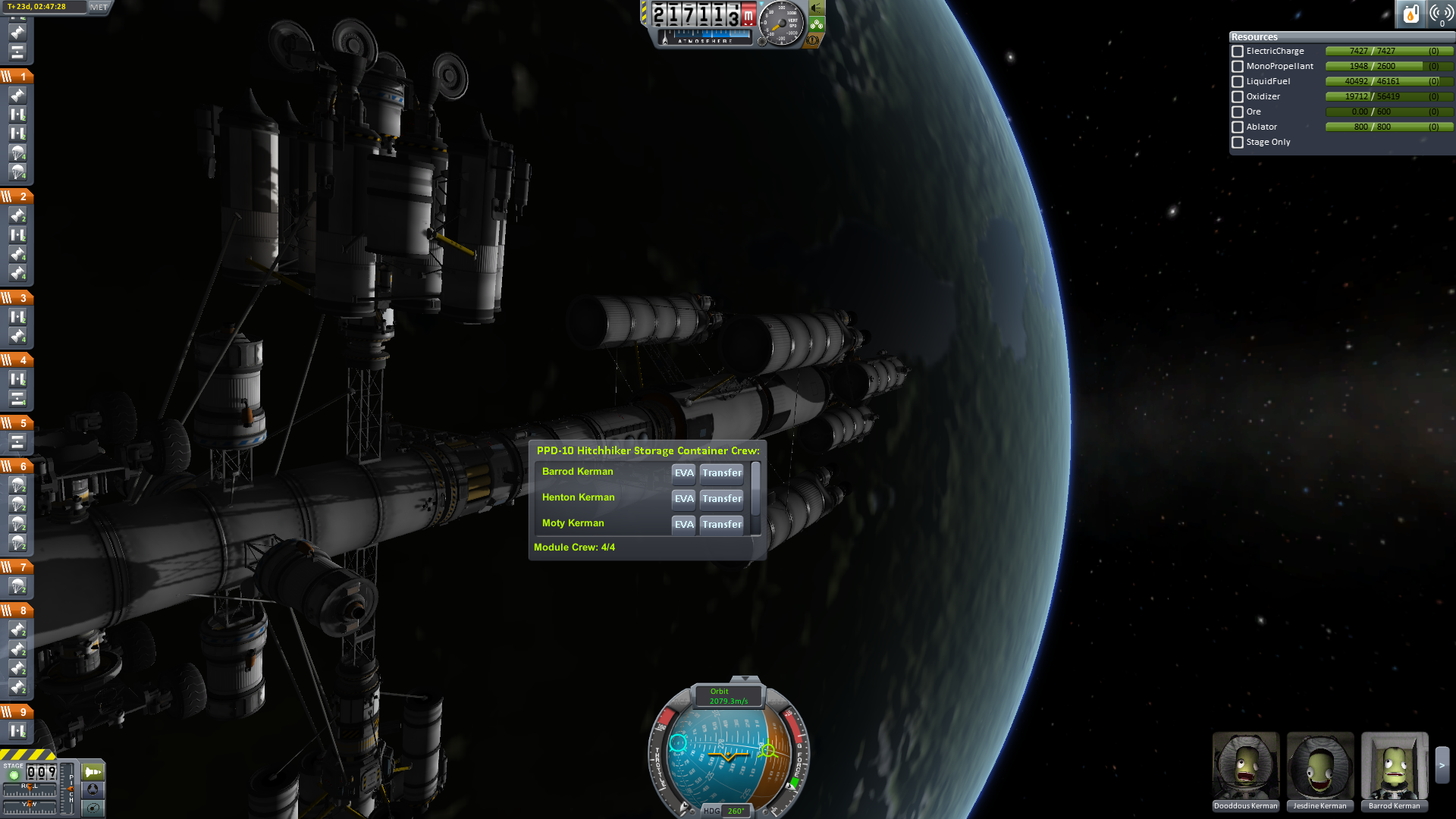Toggle the landing gear button
This screenshot has height=819, width=1456.
point(817,24)
